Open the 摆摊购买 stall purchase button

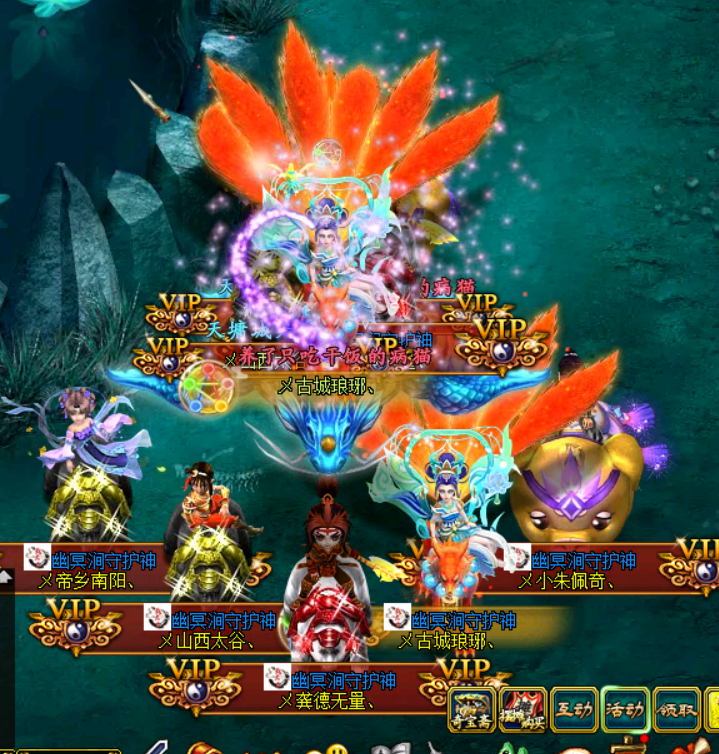click(523, 710)
